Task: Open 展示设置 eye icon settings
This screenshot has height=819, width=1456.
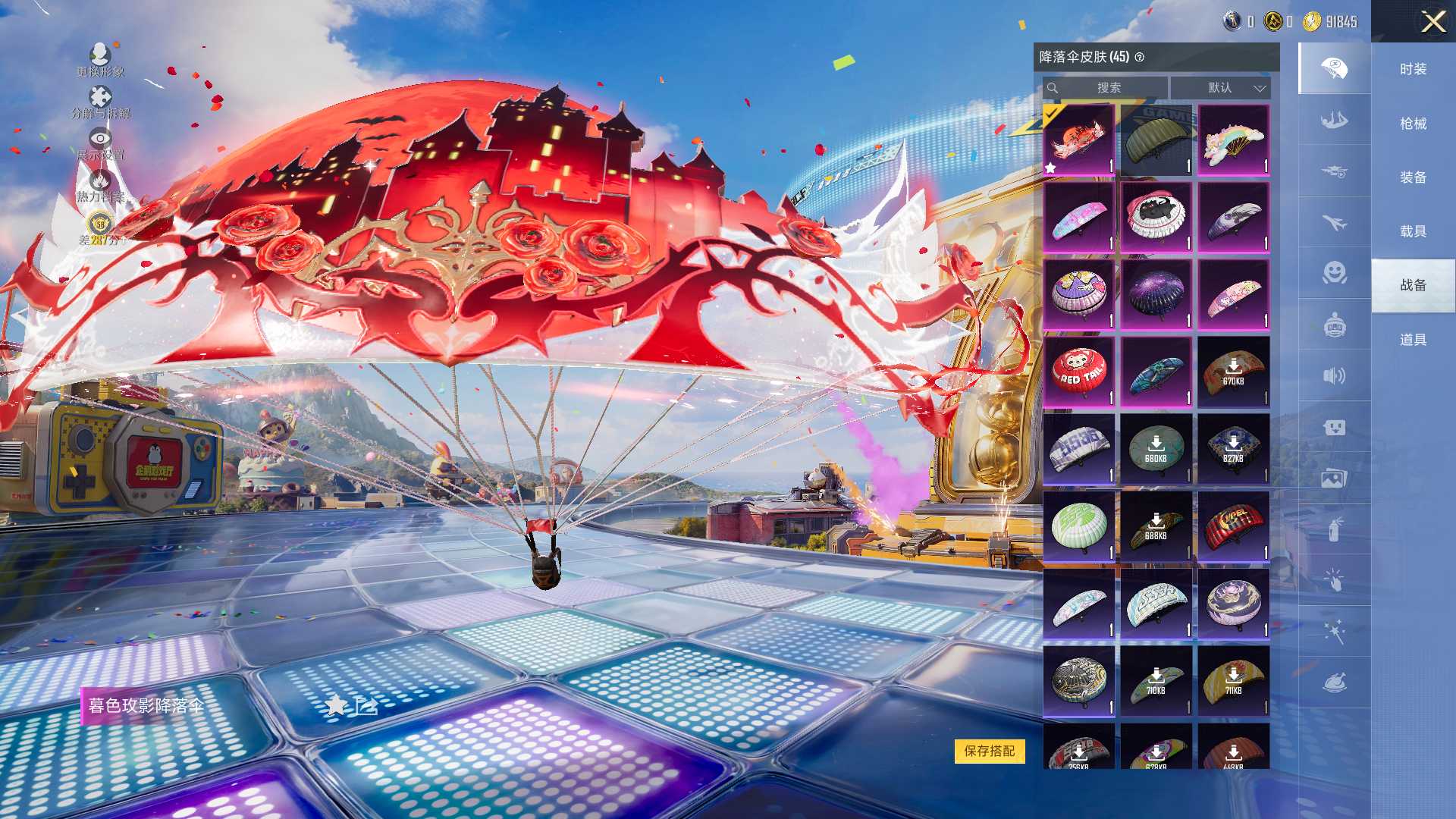Action: tap(100, 143)
